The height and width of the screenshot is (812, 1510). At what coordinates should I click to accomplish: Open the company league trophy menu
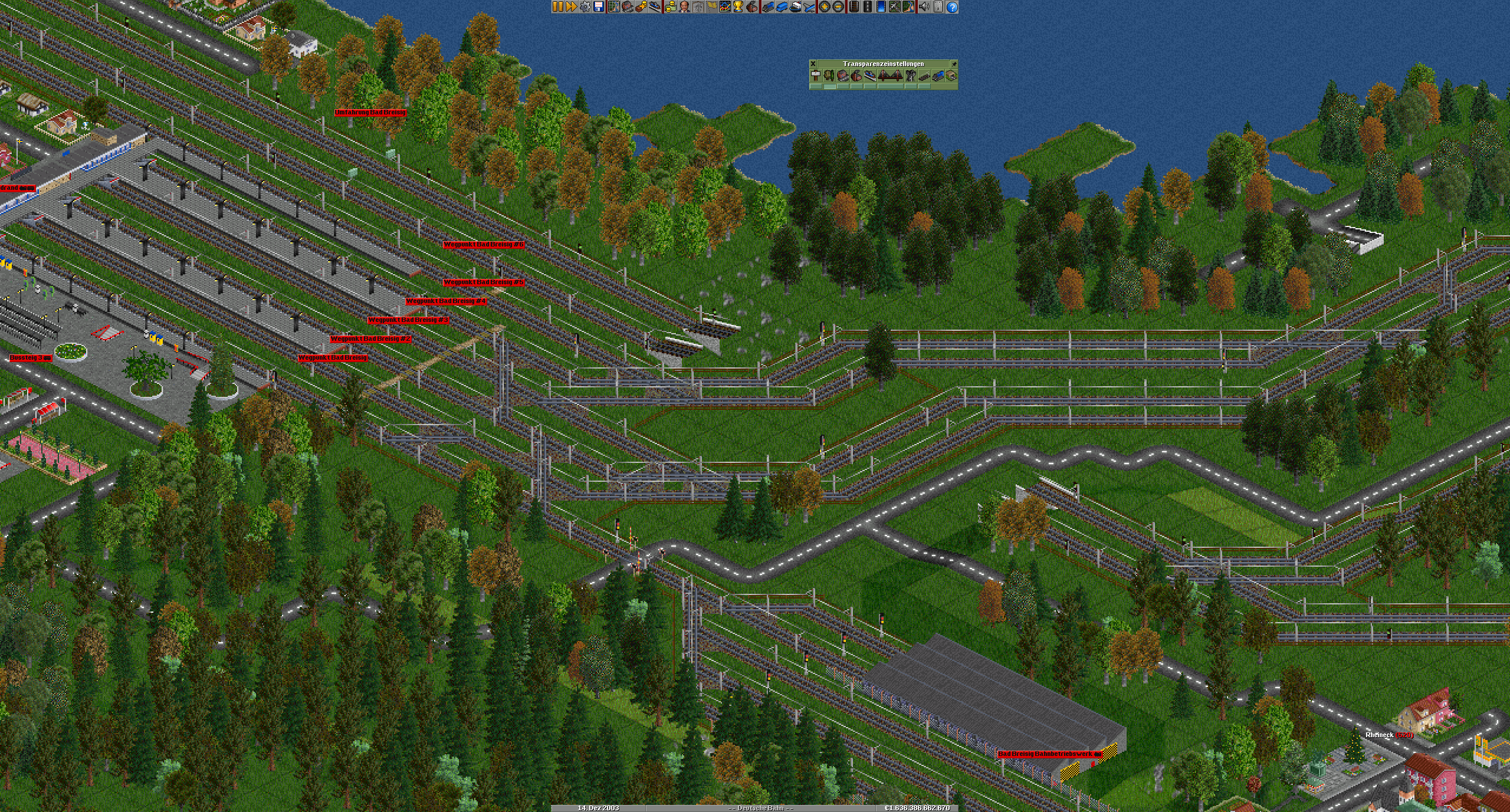(738, 7)
